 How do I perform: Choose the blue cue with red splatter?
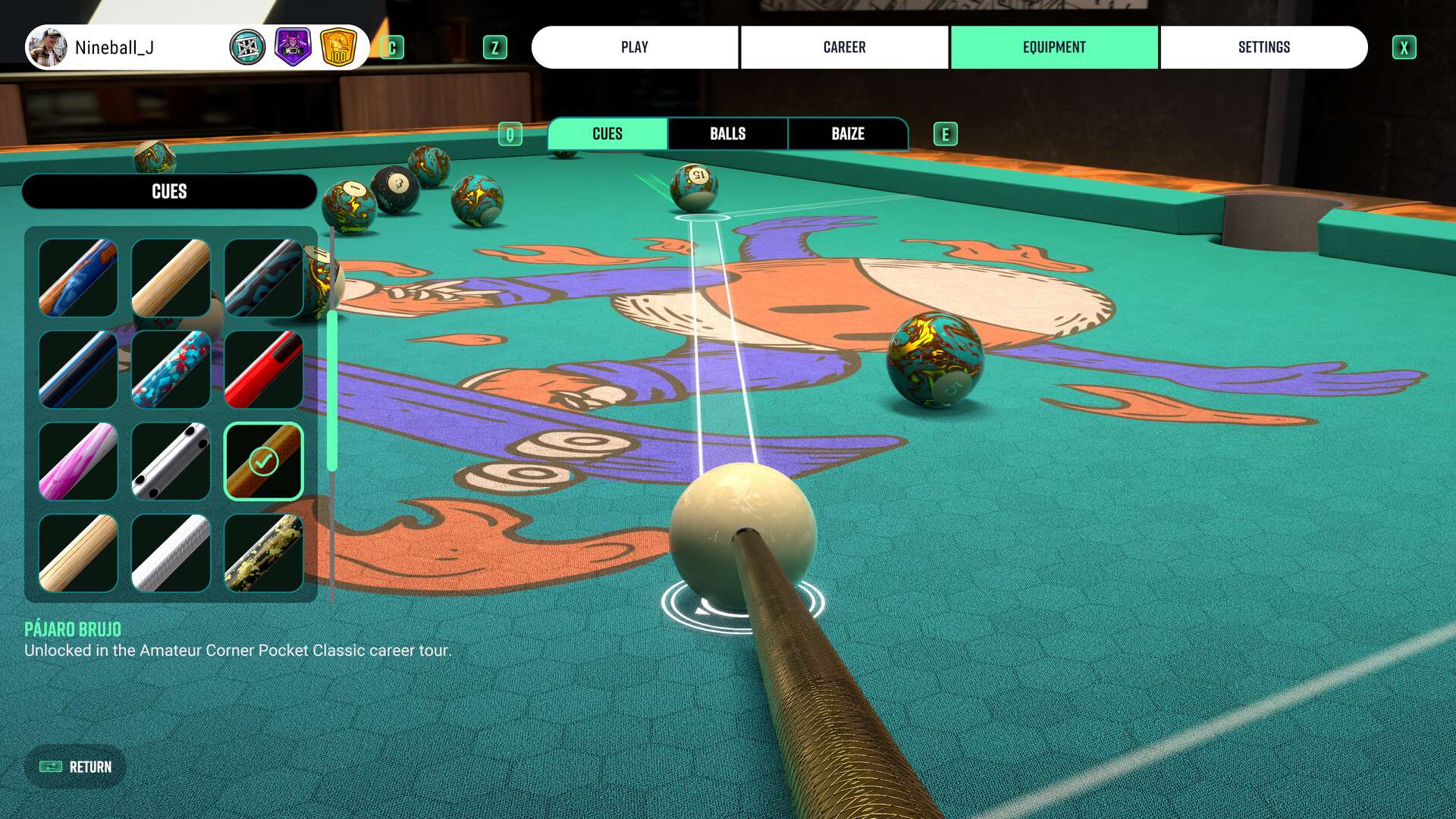tap(171, 369)
